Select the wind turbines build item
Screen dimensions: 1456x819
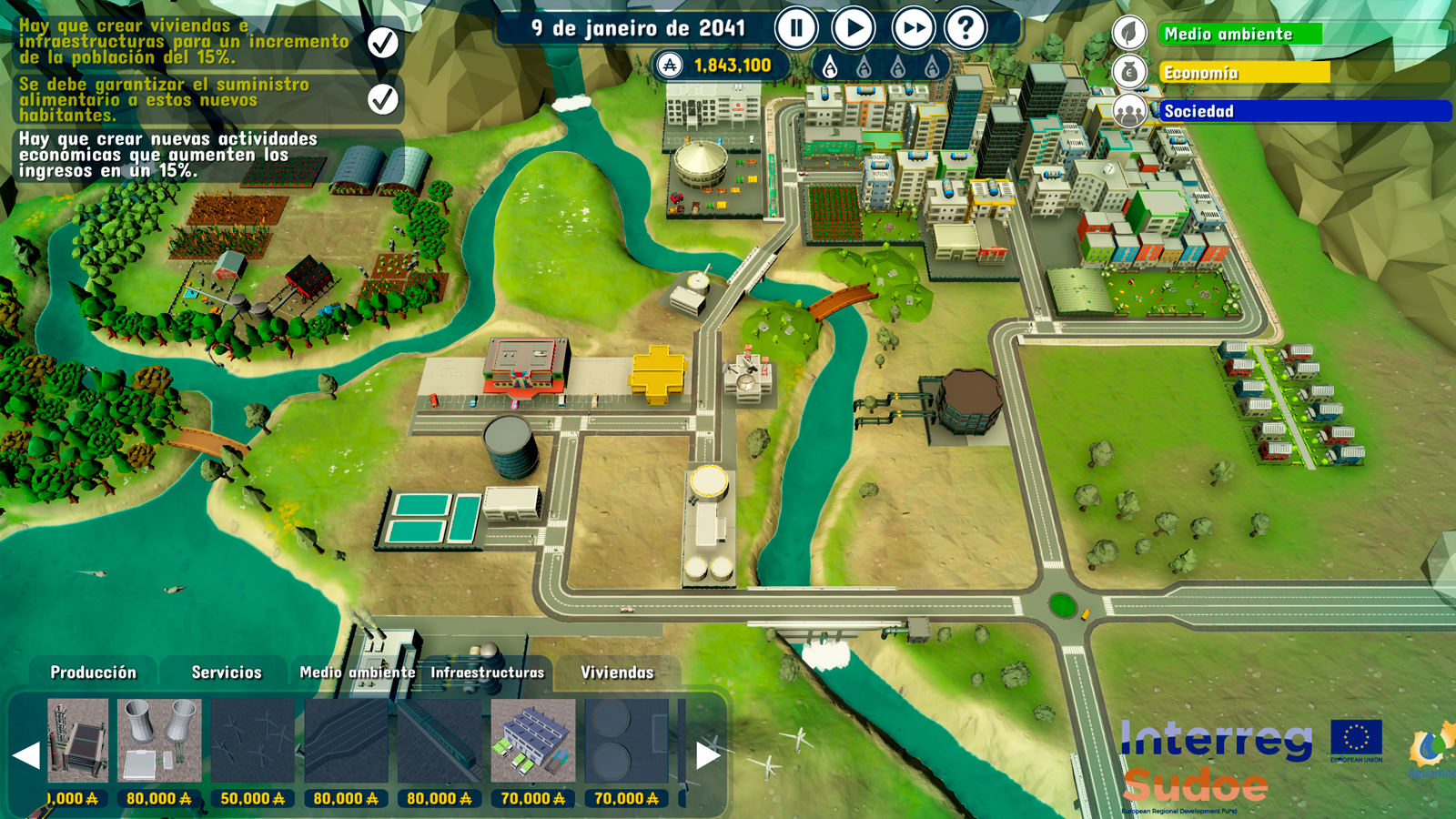[x=252, y=741]
